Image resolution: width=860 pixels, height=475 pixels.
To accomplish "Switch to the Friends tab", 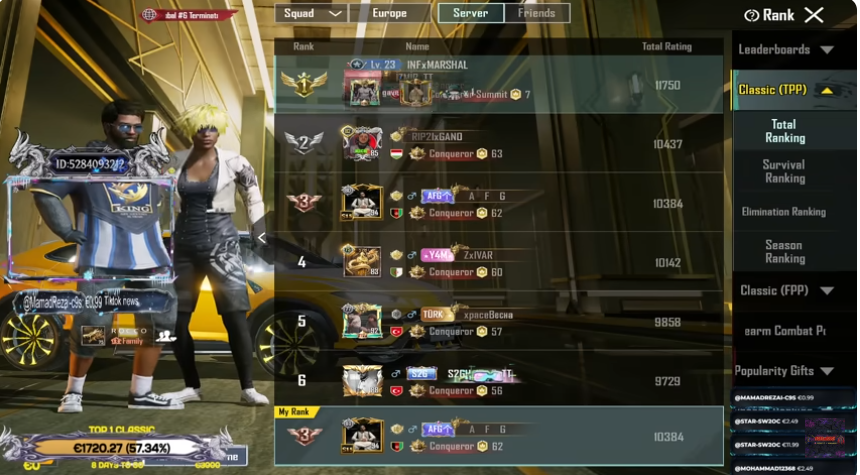I will pyautogui.click(x=537, y=13).
